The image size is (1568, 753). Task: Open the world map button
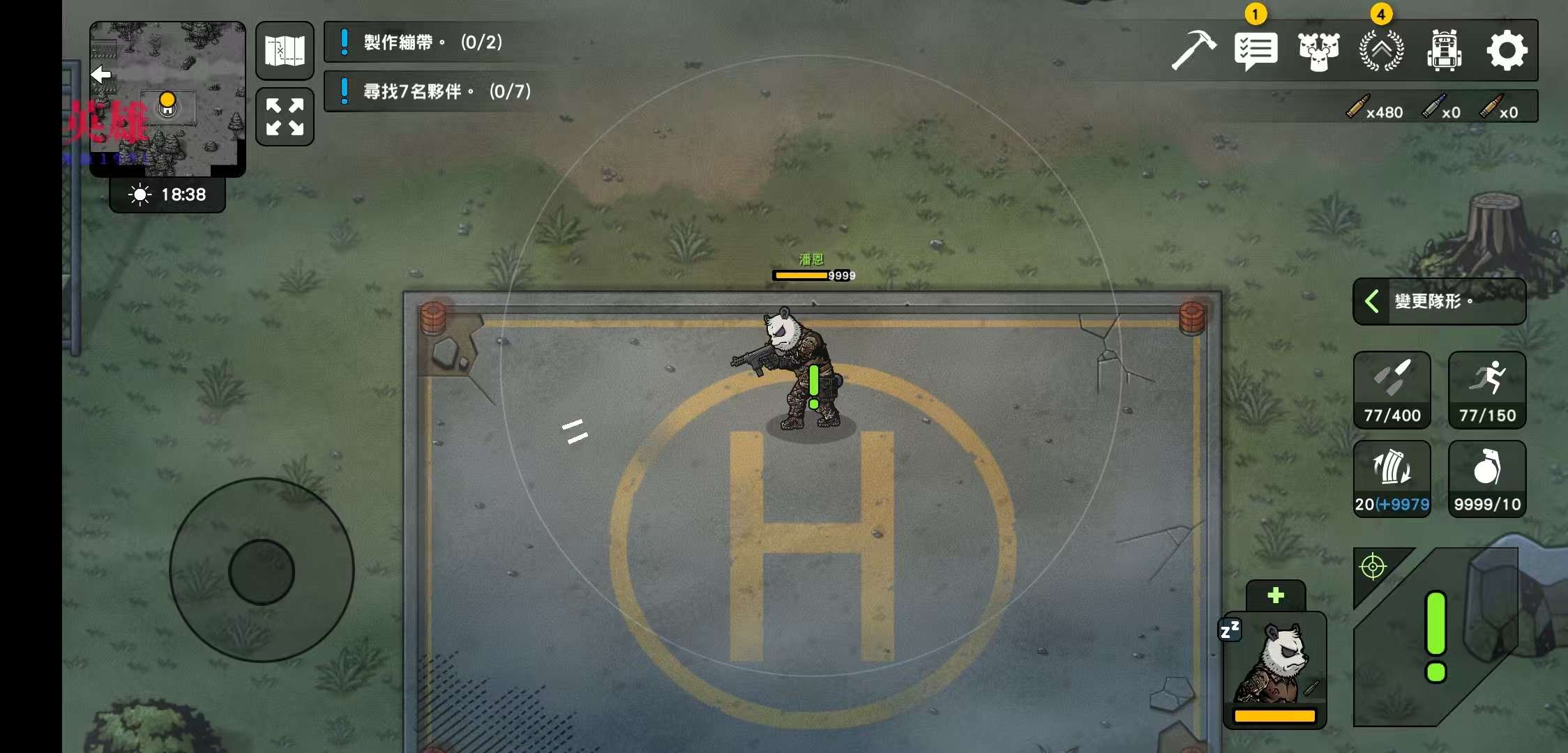click(x=285, y=50)
